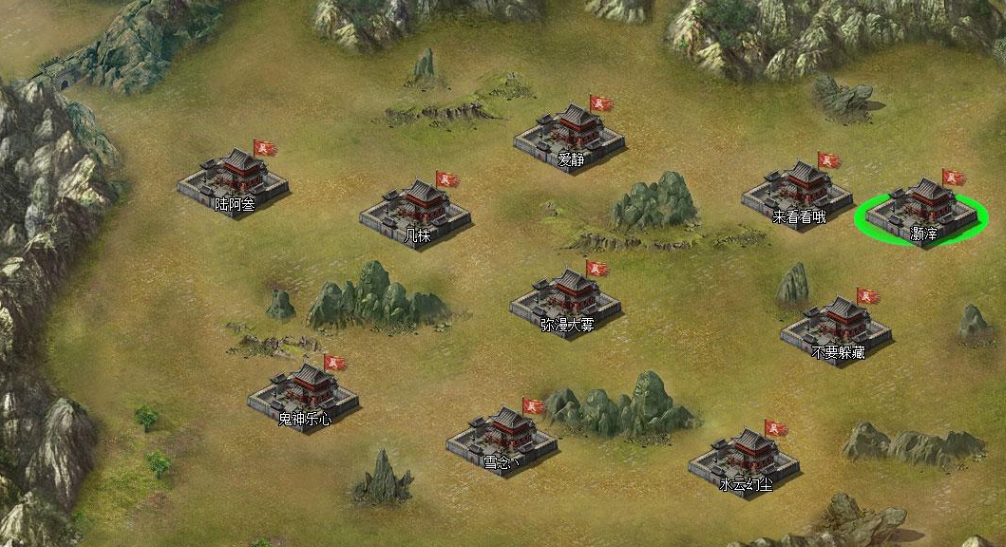Select the city labeled 不要躲藏
1006x547 pixels.
(837, 327)
